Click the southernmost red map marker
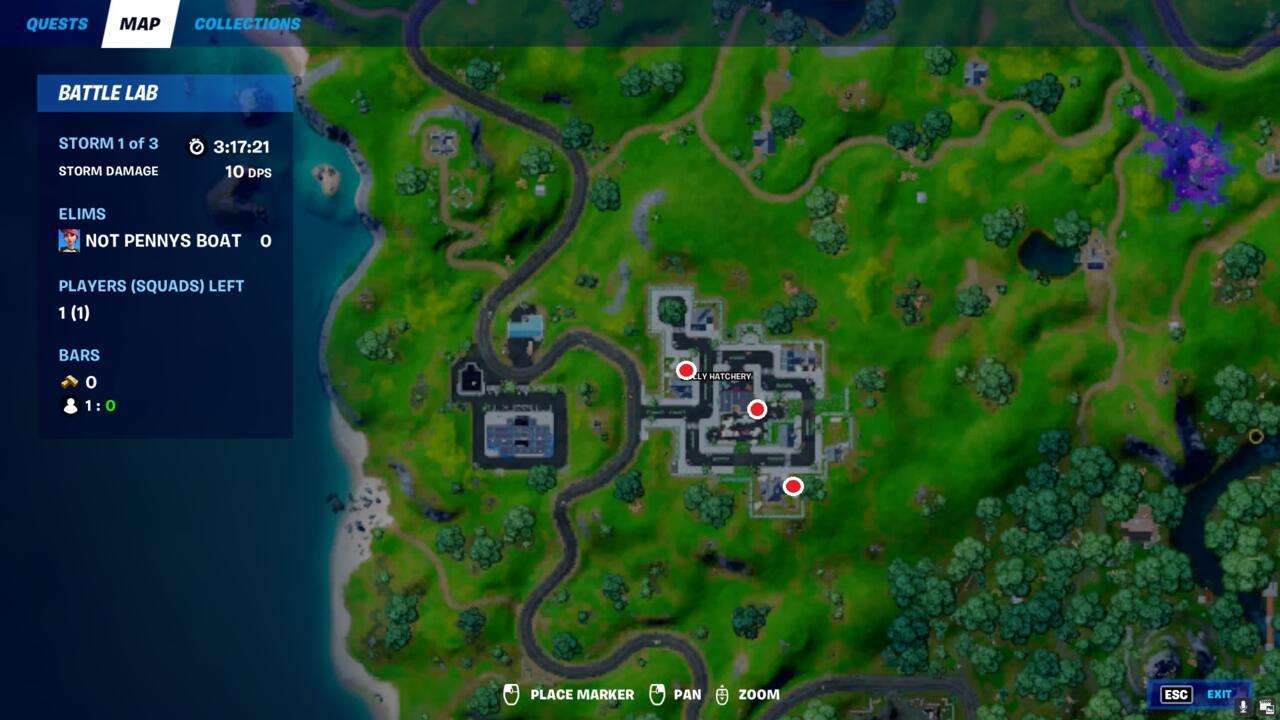 (793, 486)
